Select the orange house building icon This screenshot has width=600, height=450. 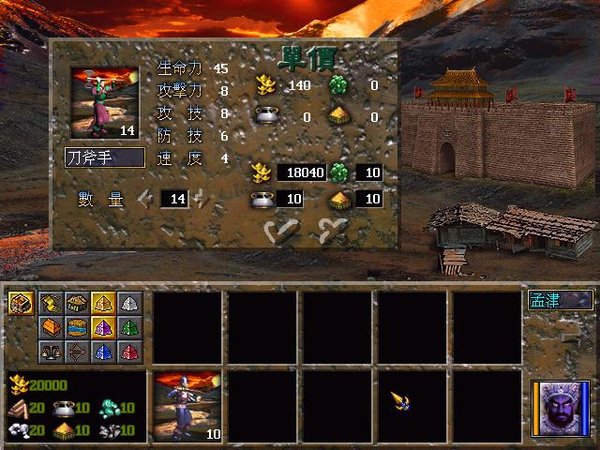pos(51,327)
